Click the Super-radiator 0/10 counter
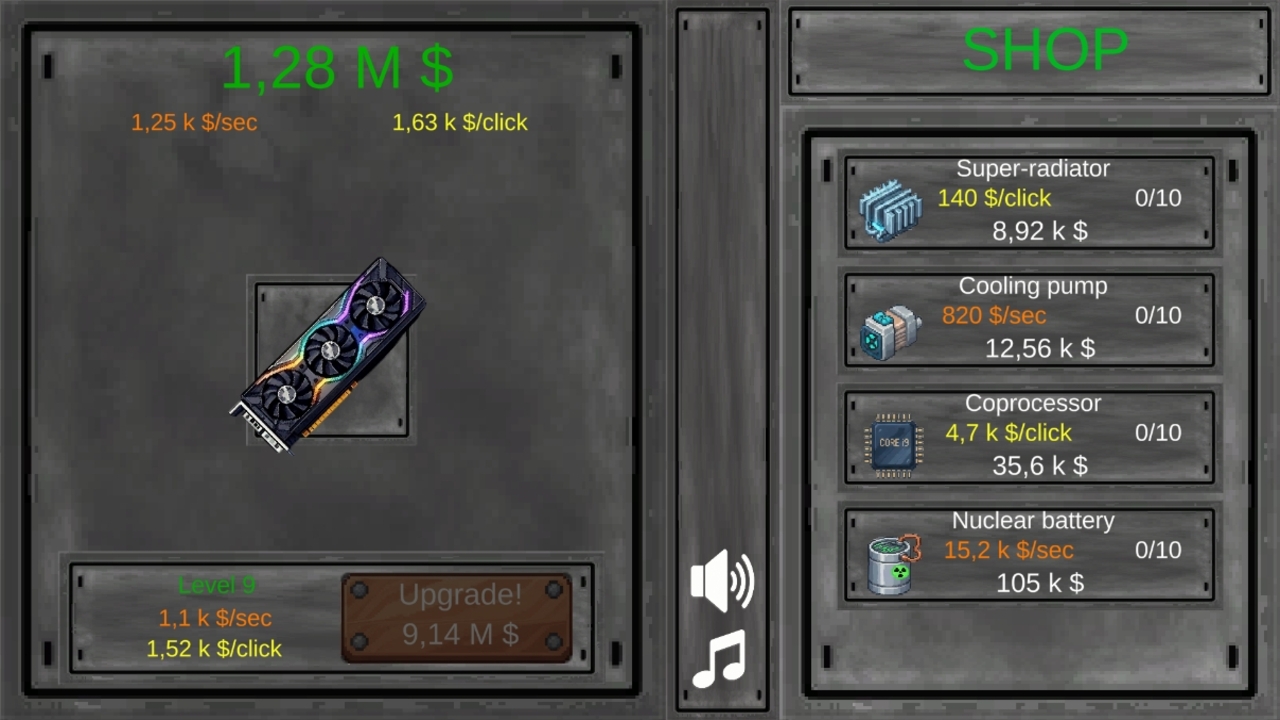Viewport: 1280px width, 720px height. (x=1157, y=198)
